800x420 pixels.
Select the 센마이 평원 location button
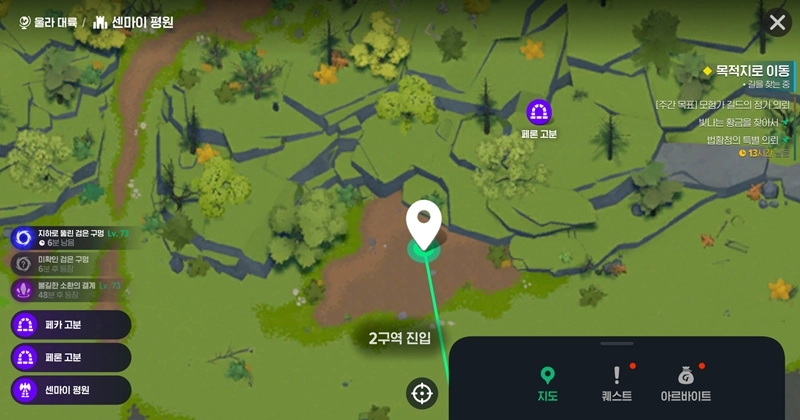point(70,390)
